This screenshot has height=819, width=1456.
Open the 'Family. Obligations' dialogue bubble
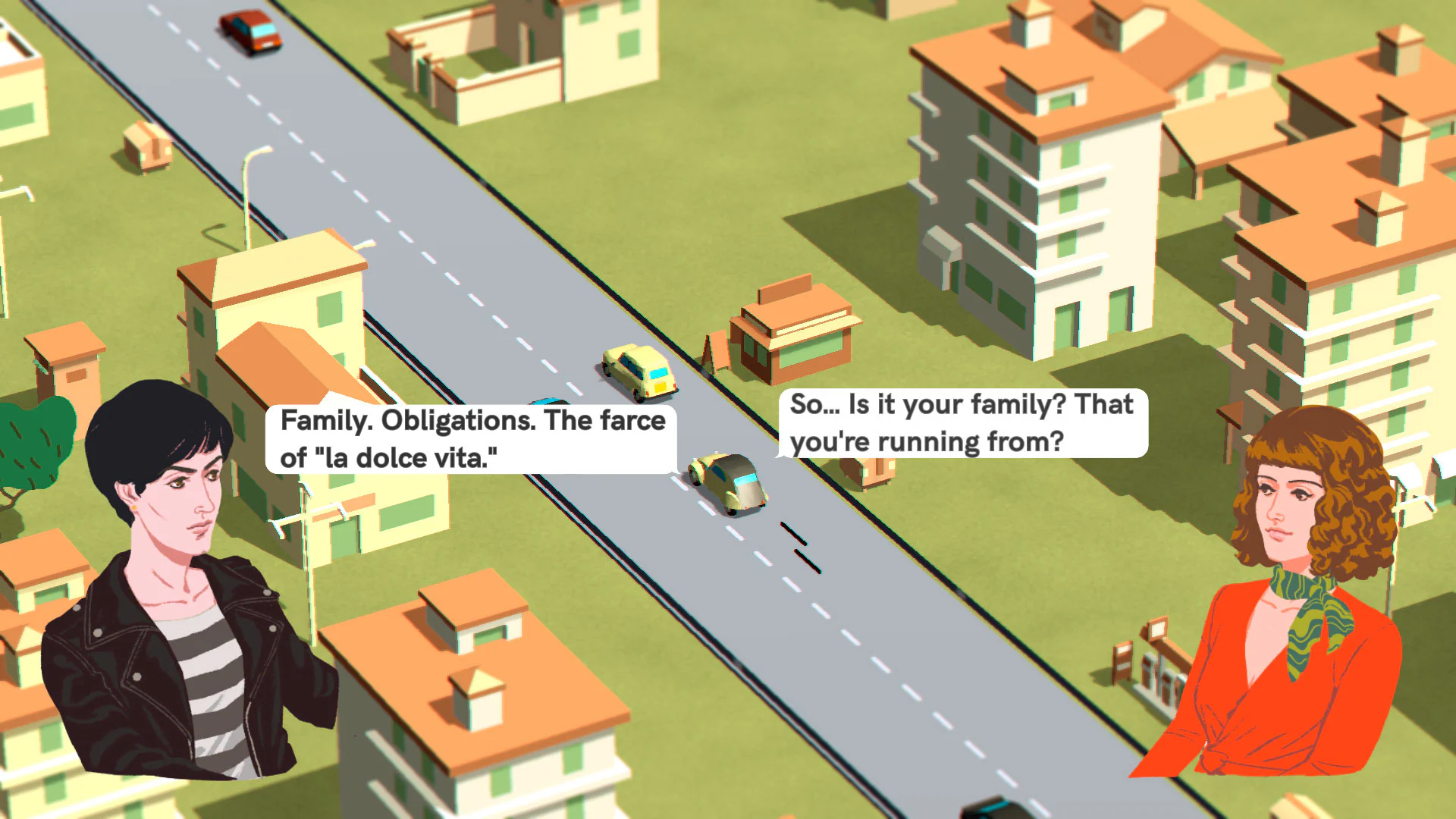(470, 440)
